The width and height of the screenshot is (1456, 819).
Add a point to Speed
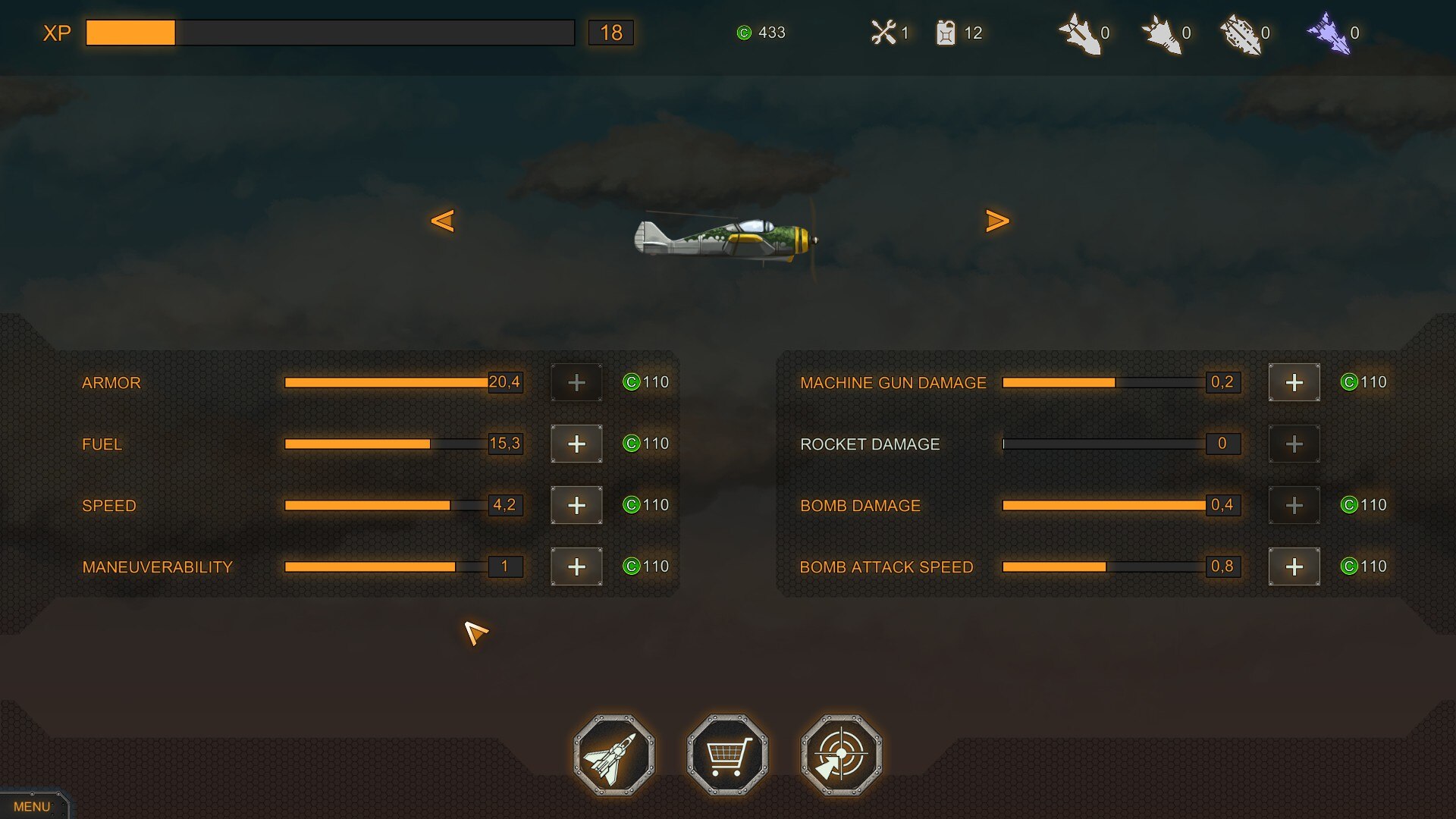click(576, 505)
